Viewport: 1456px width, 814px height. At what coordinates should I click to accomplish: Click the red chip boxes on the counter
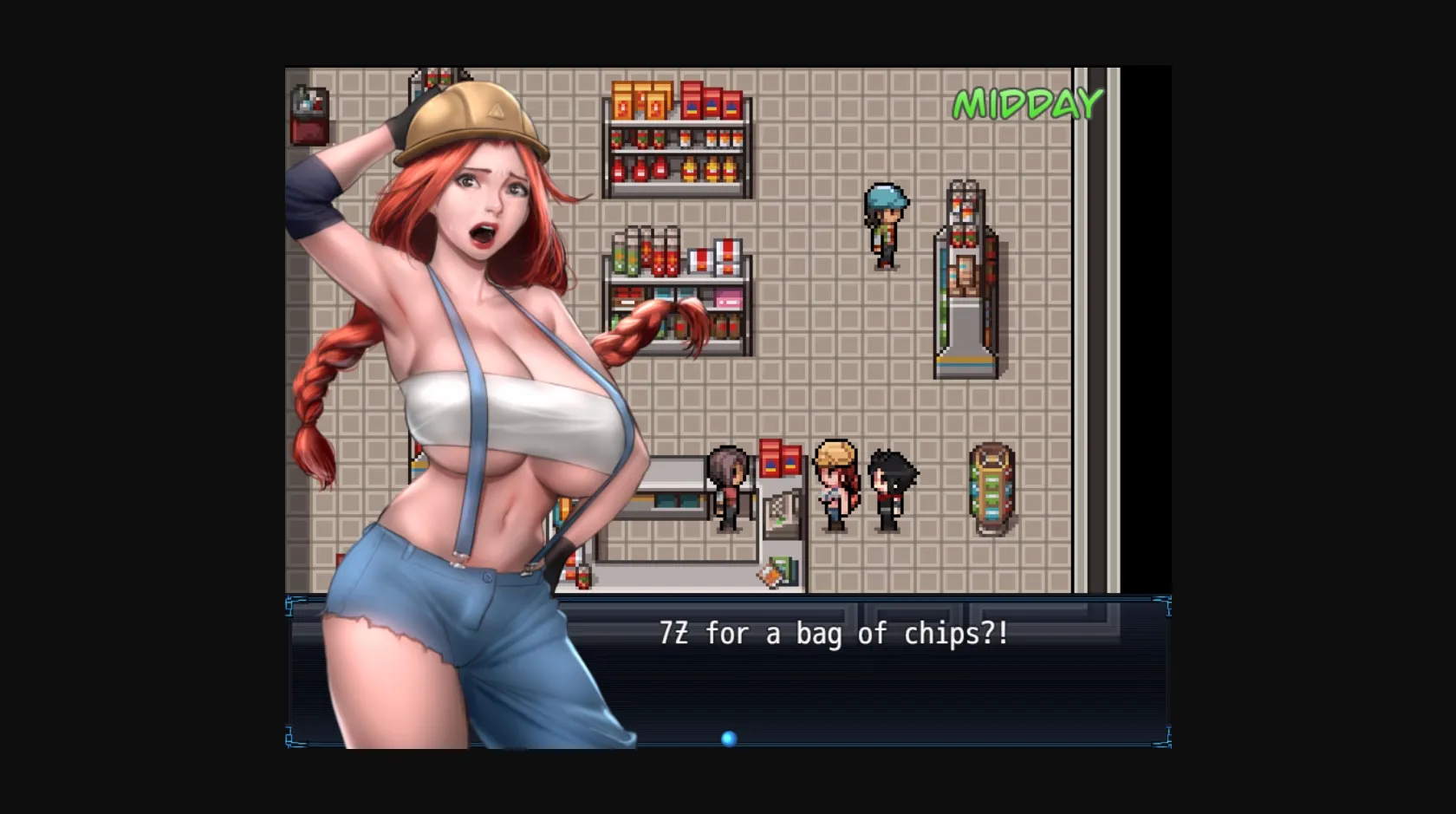pos(781,459)
